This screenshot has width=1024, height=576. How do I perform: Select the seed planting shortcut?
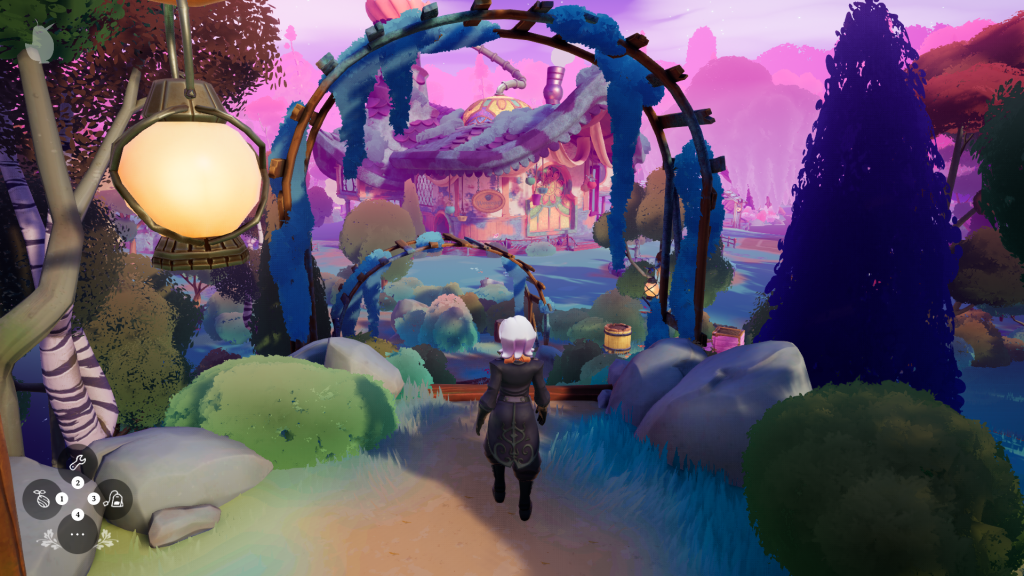pyautogui.click(x=43, y=498)
